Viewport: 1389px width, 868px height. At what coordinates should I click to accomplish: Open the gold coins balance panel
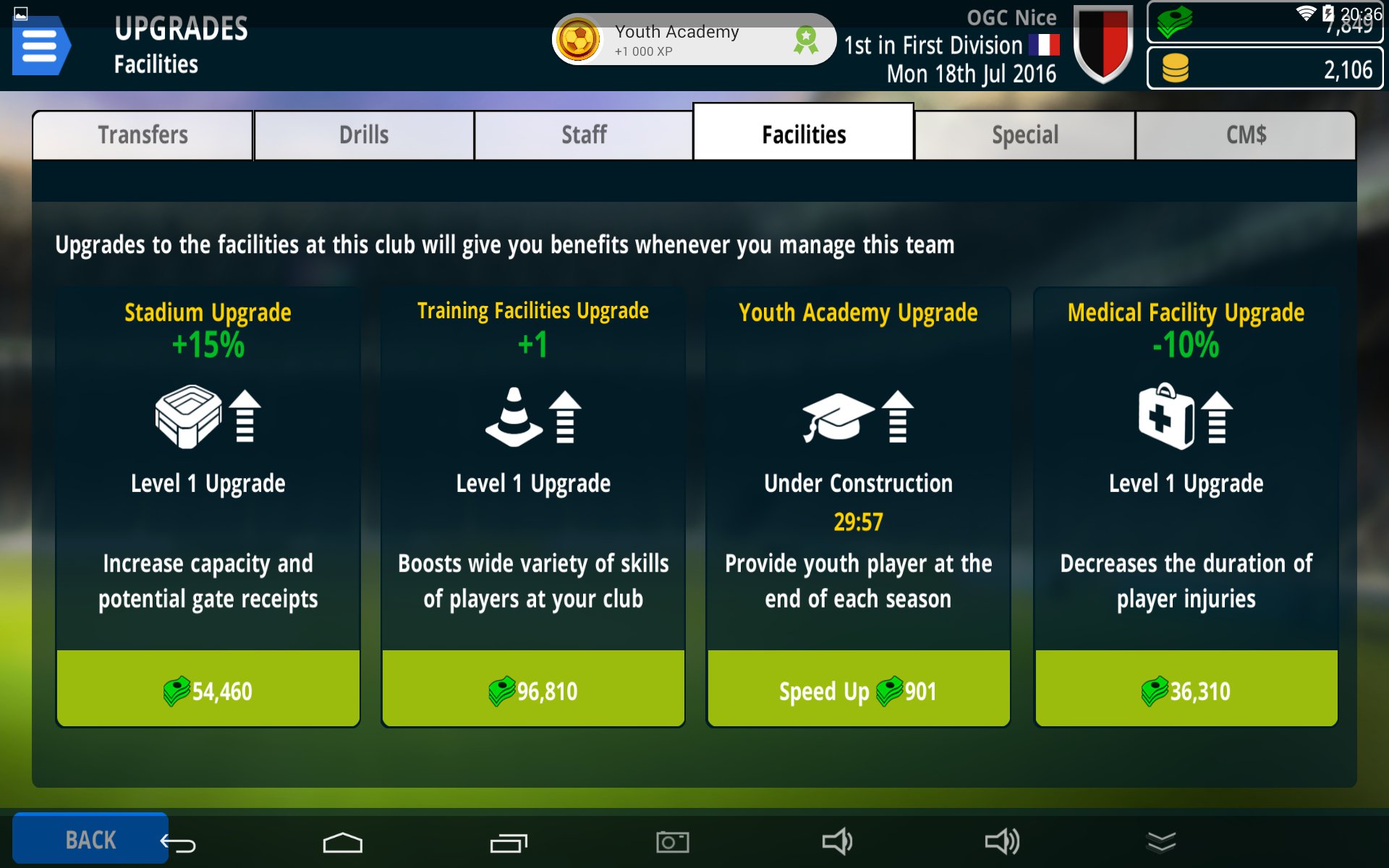(1265, 69)
